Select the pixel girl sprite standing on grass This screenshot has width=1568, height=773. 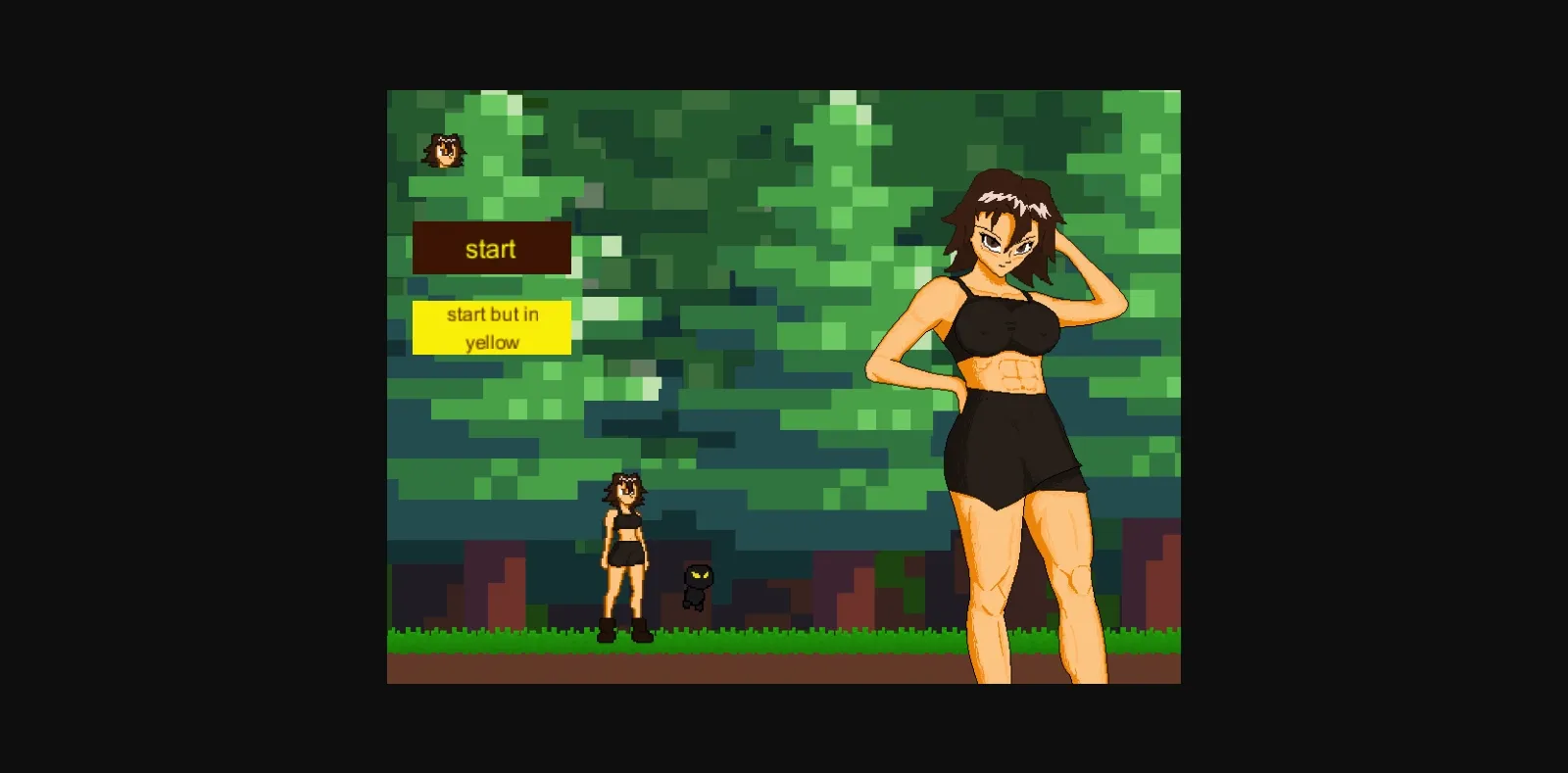tap(625, 558)
